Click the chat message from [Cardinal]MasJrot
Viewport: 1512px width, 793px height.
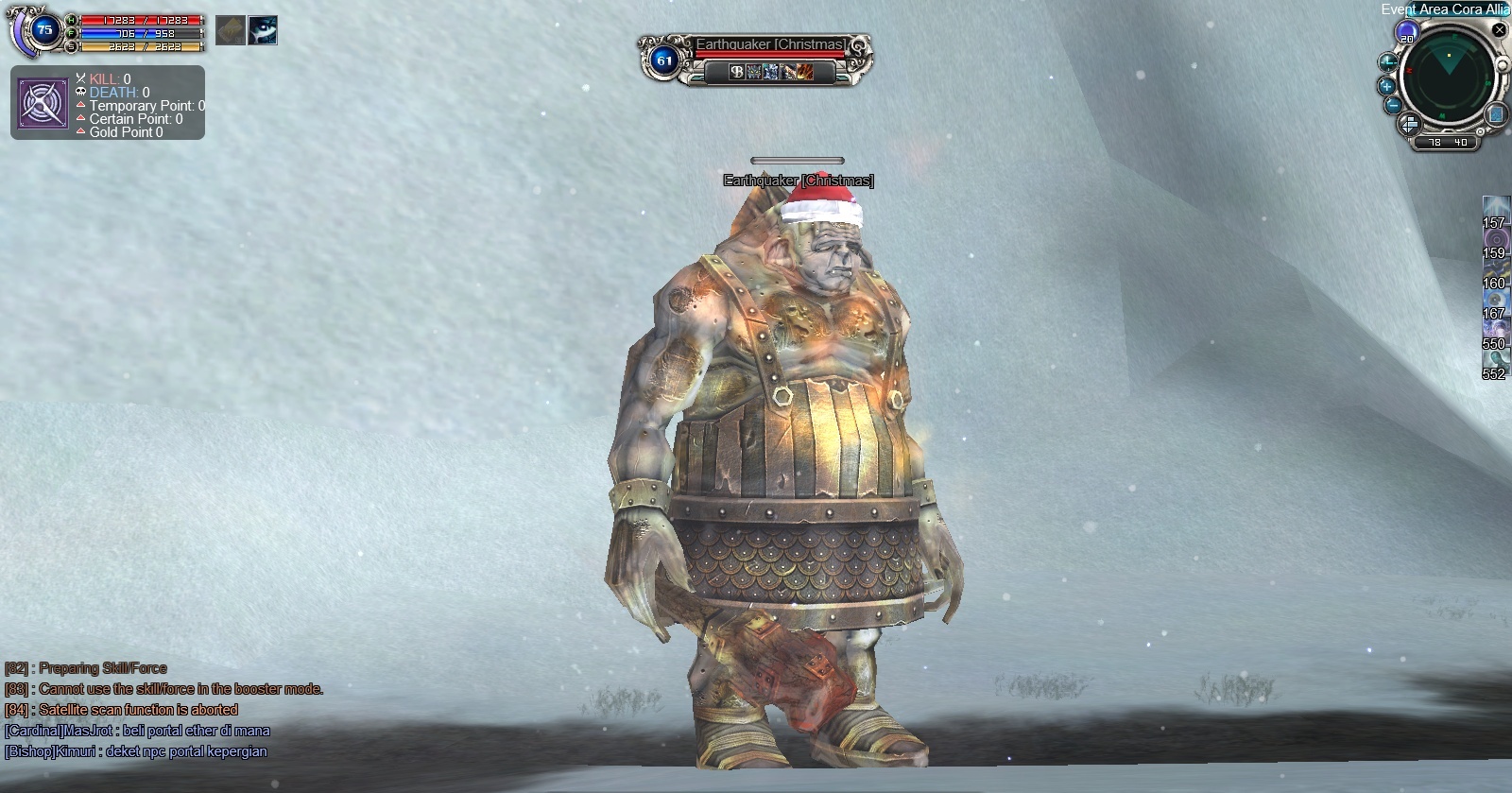coord(137,731)
